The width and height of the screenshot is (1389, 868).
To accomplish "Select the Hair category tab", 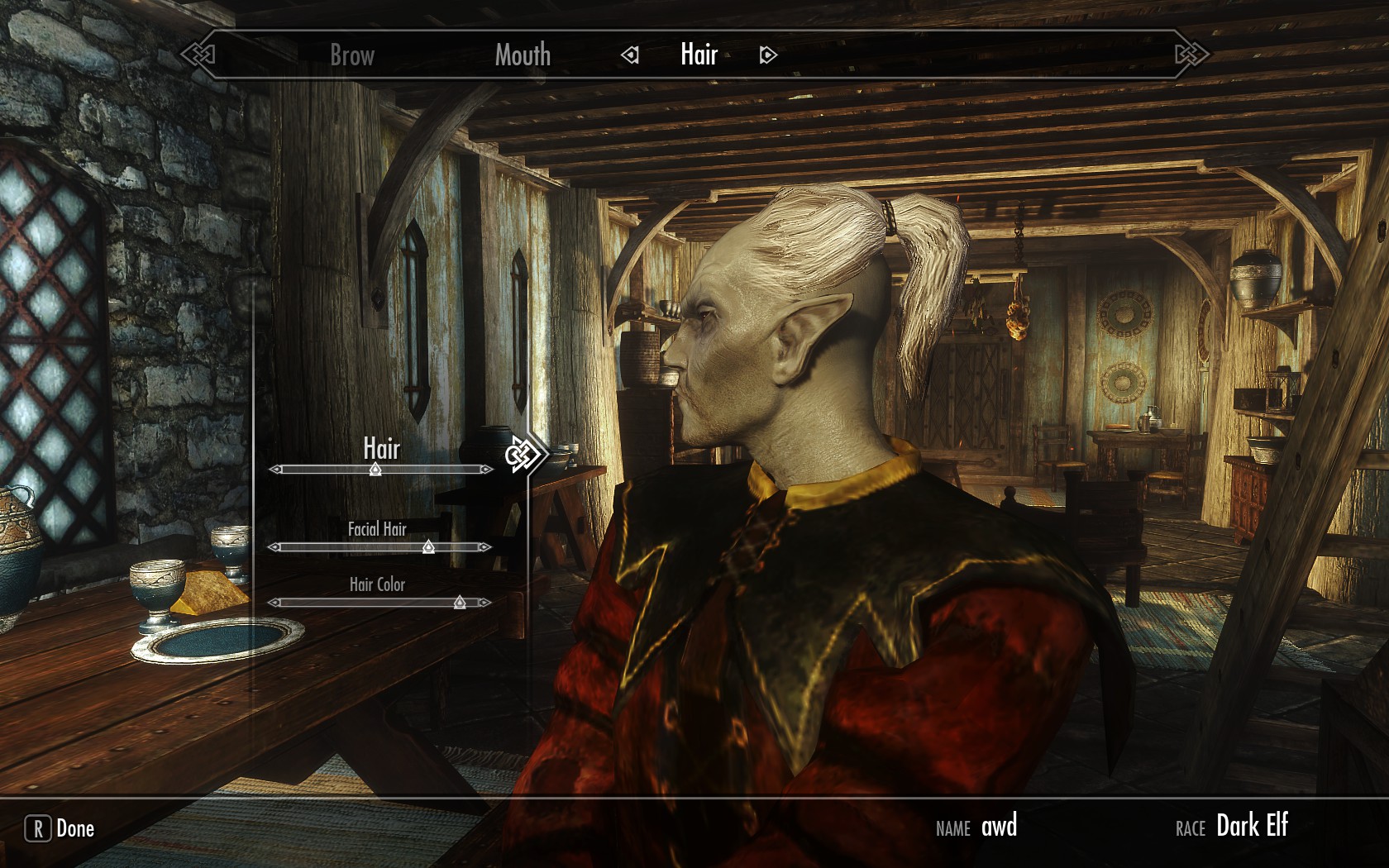I will (x=699, y=55).
